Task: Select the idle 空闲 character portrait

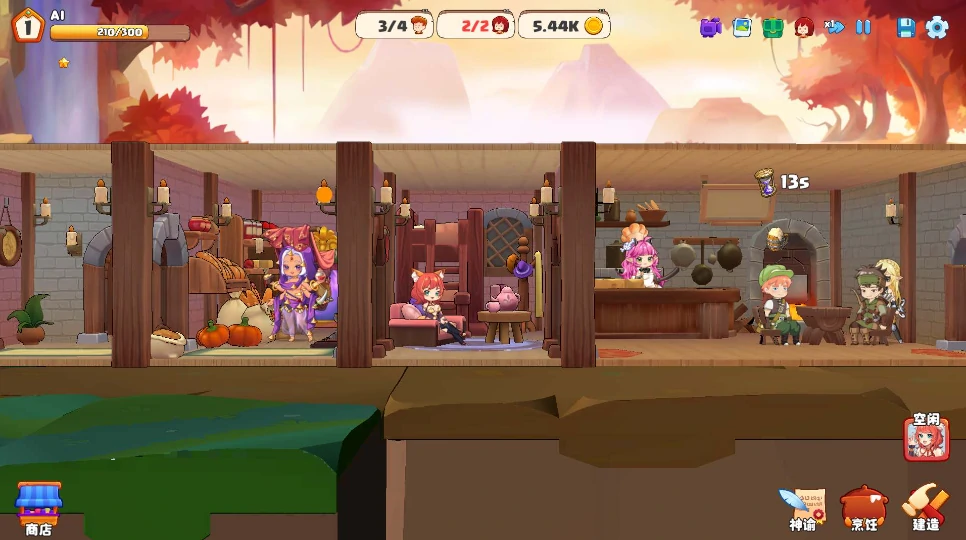Action: [926, 438]
